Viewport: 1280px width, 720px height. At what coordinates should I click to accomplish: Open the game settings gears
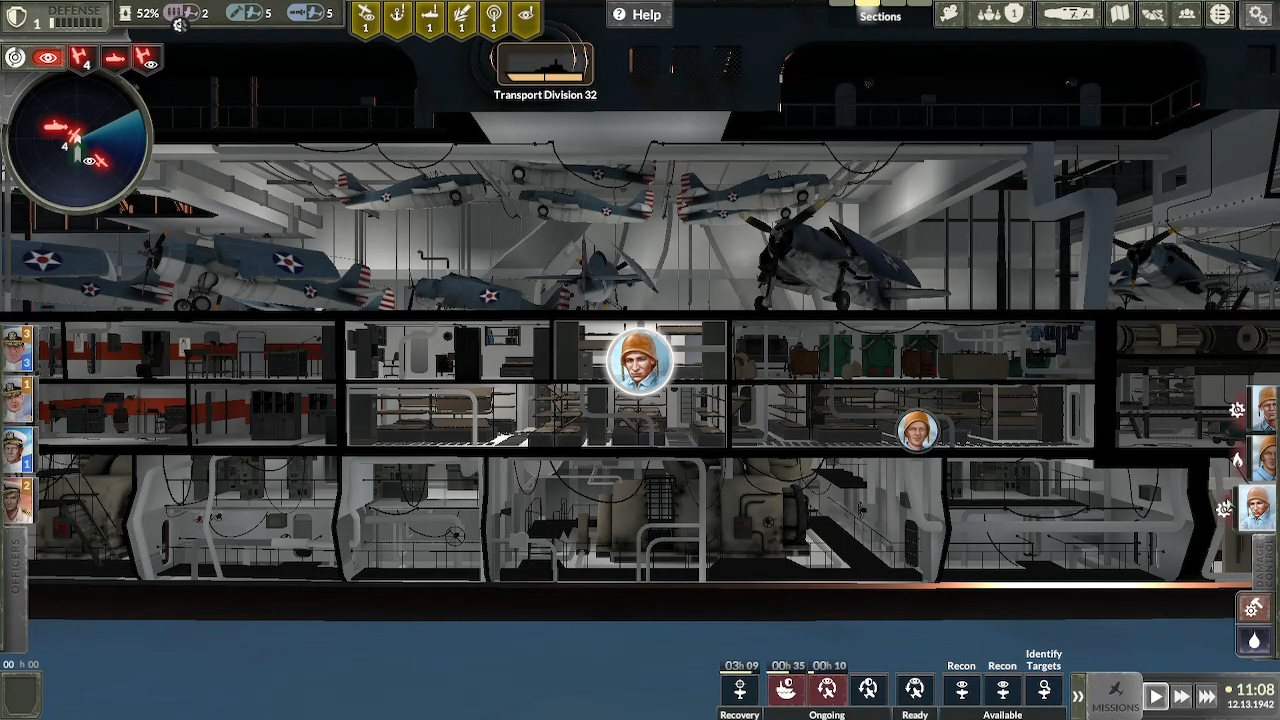[x=1257, y=14]
